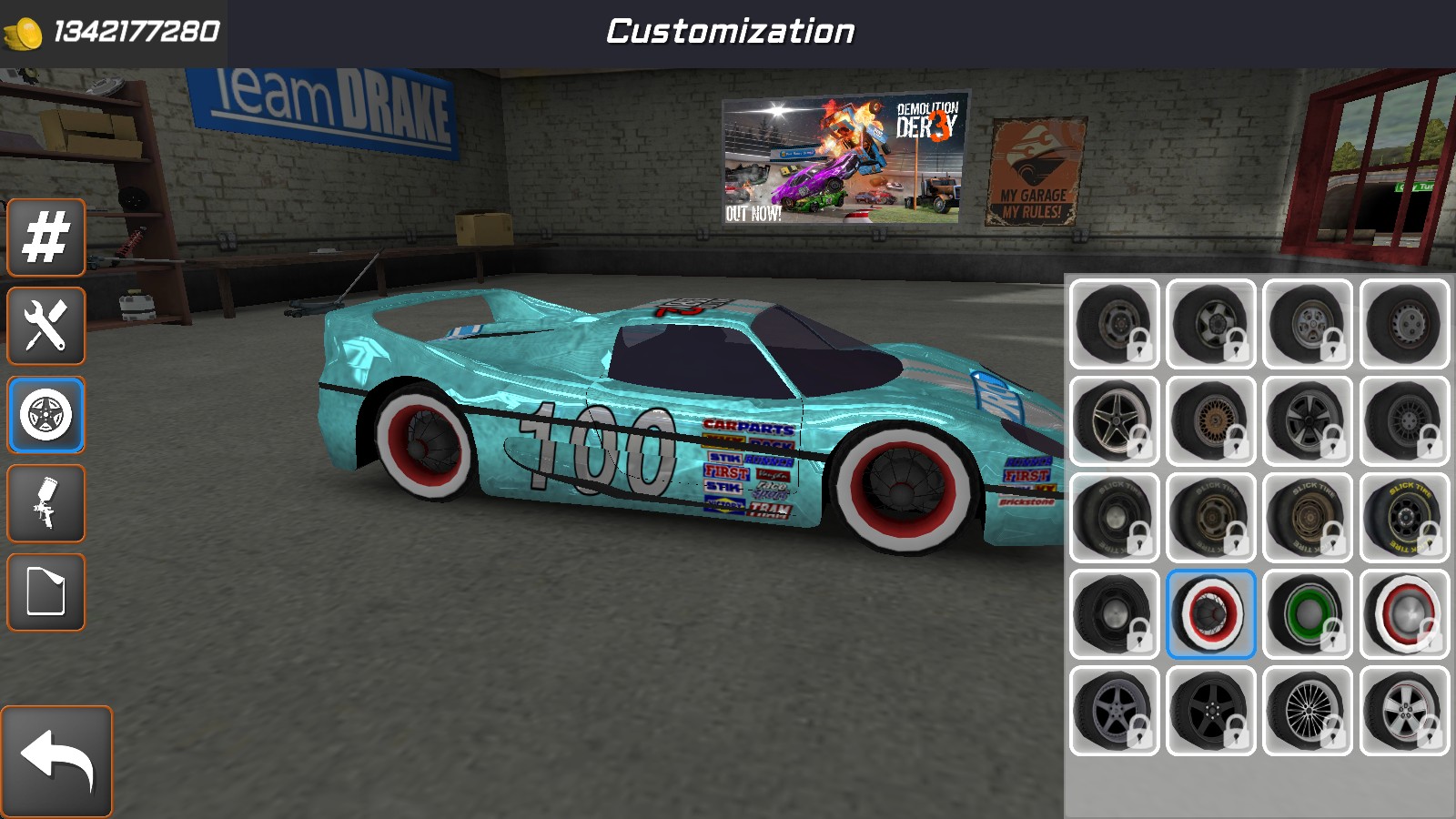Open the spray gun paint tool

[45, 504]
